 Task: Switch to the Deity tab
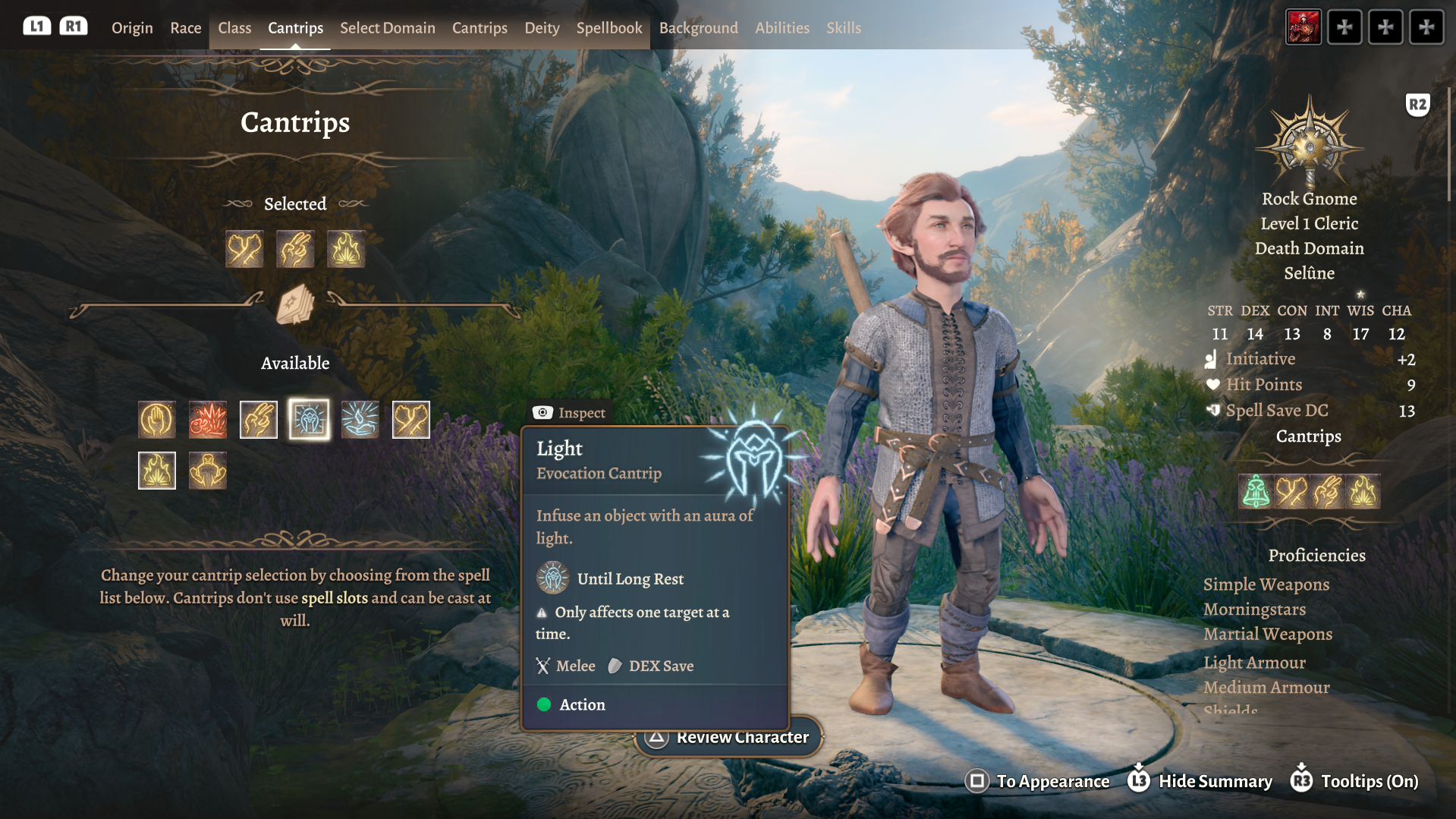pyautogui.click(x=542, y=28)
